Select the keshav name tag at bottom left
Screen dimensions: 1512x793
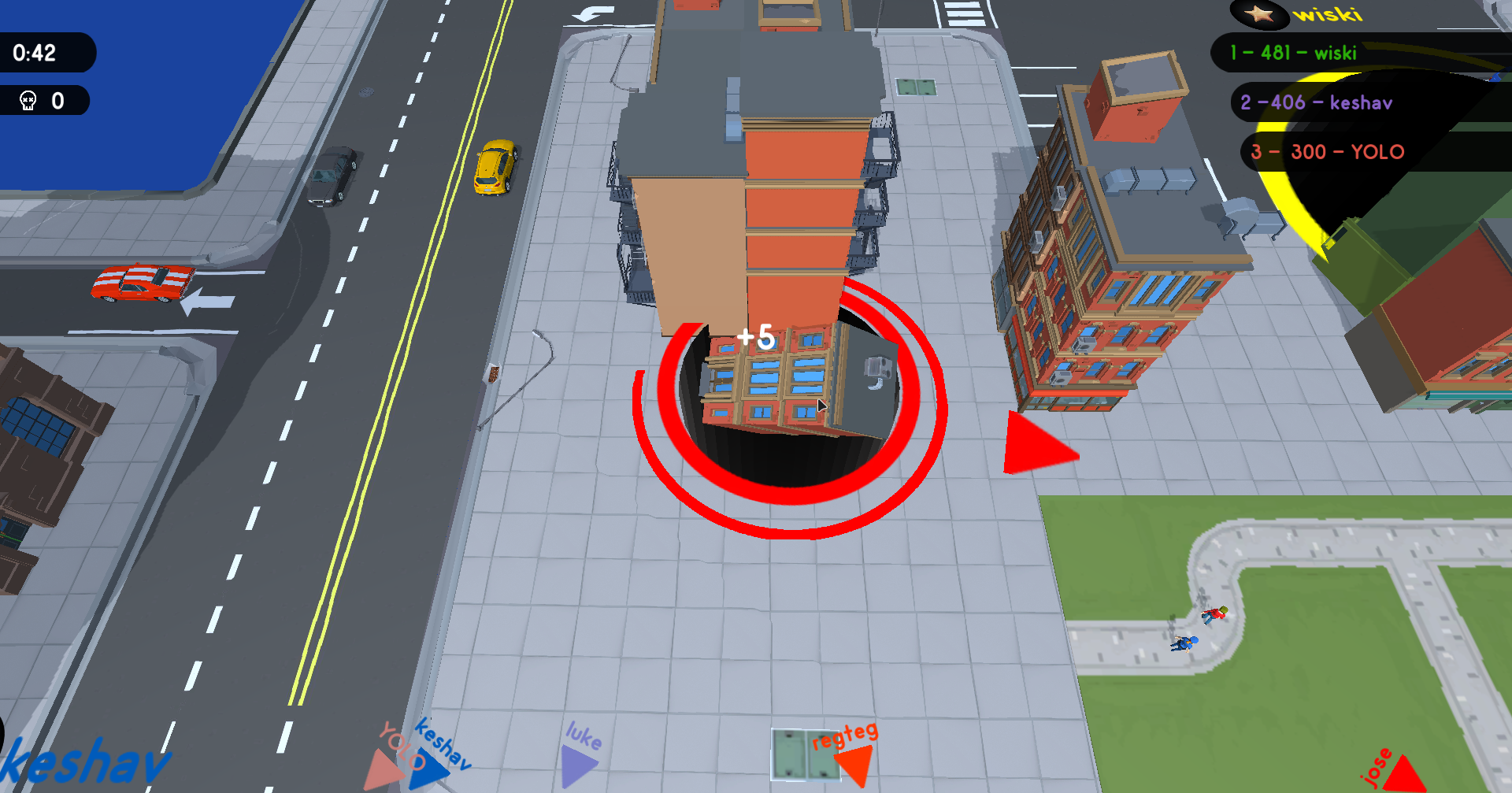[x=87, y=761]
